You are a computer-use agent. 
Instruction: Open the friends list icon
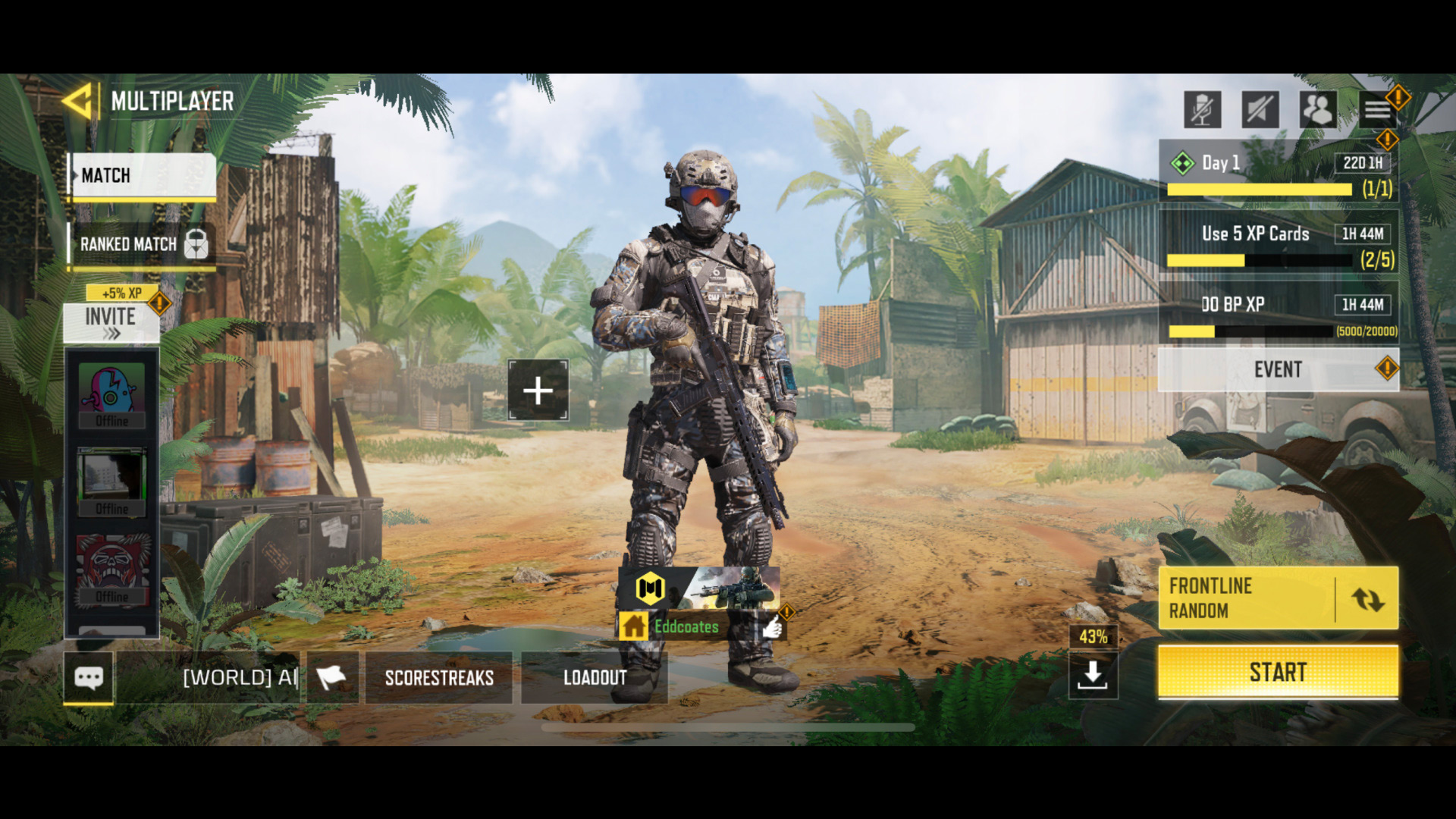[1318, 110]
